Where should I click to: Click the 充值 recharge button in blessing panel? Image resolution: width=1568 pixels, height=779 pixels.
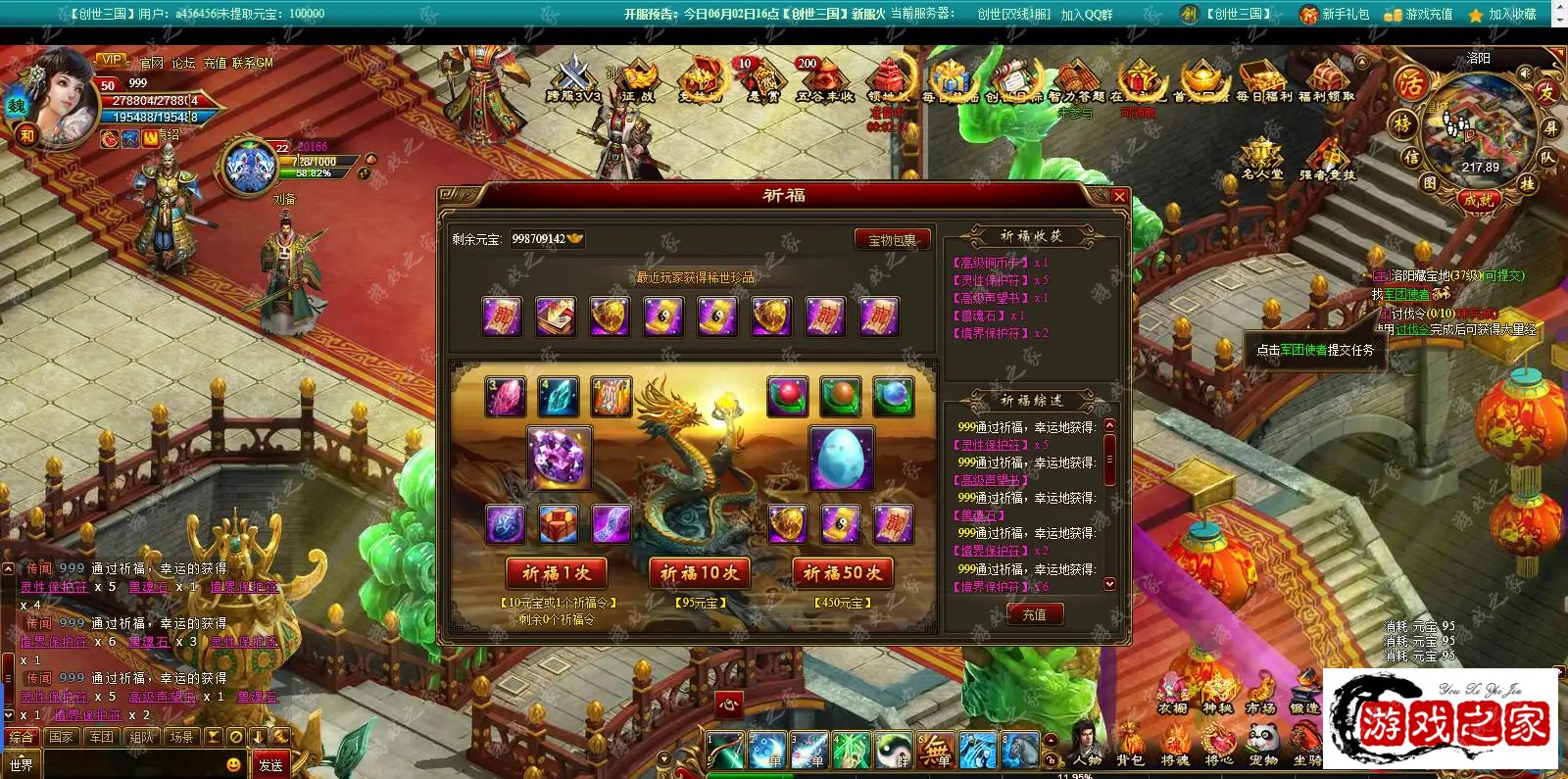1034,614
